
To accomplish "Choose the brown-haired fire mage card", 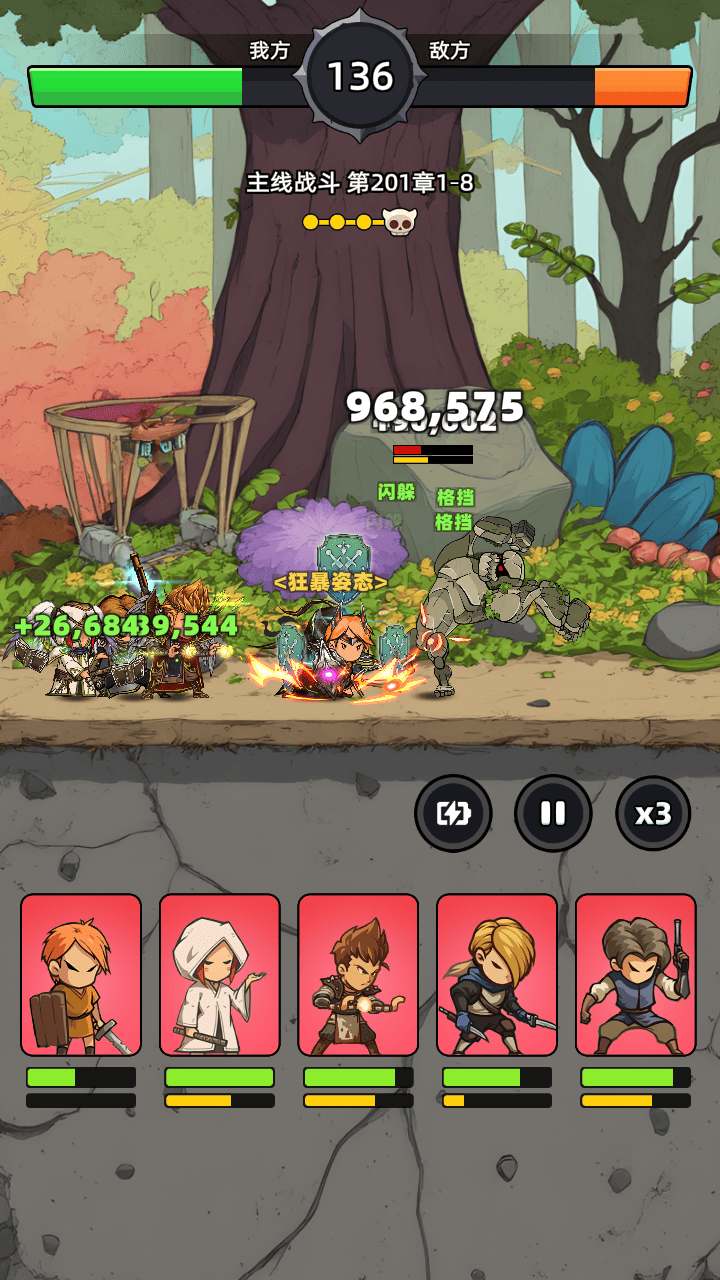I will coord(358,975).
